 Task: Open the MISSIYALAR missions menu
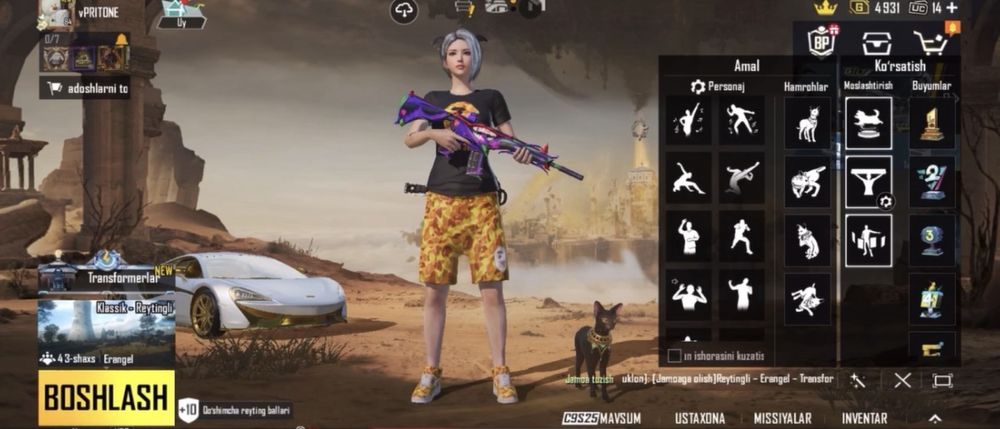(783, 418)
